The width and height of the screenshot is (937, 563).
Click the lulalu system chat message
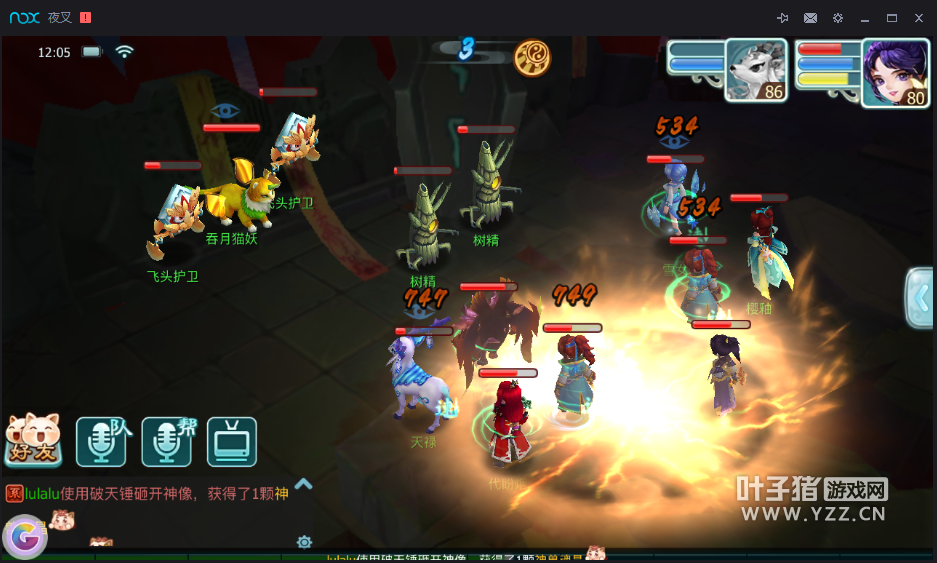[150, 494]
